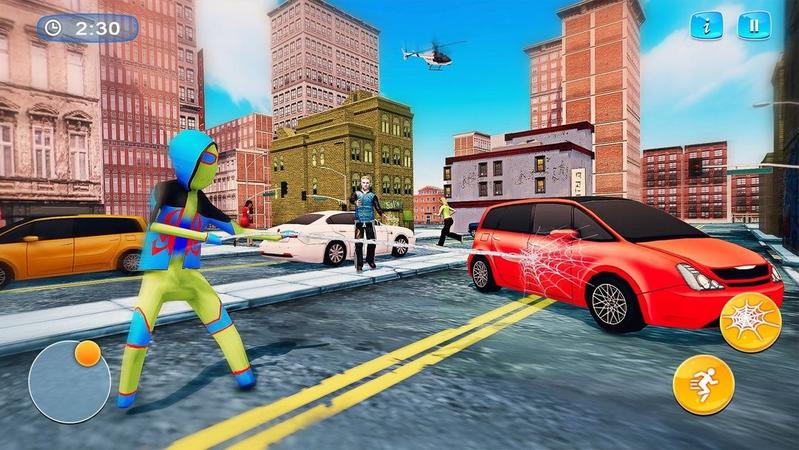Open the info button
Screen dimensions: 799x450
pyautogui.click(x=706, y=26)
